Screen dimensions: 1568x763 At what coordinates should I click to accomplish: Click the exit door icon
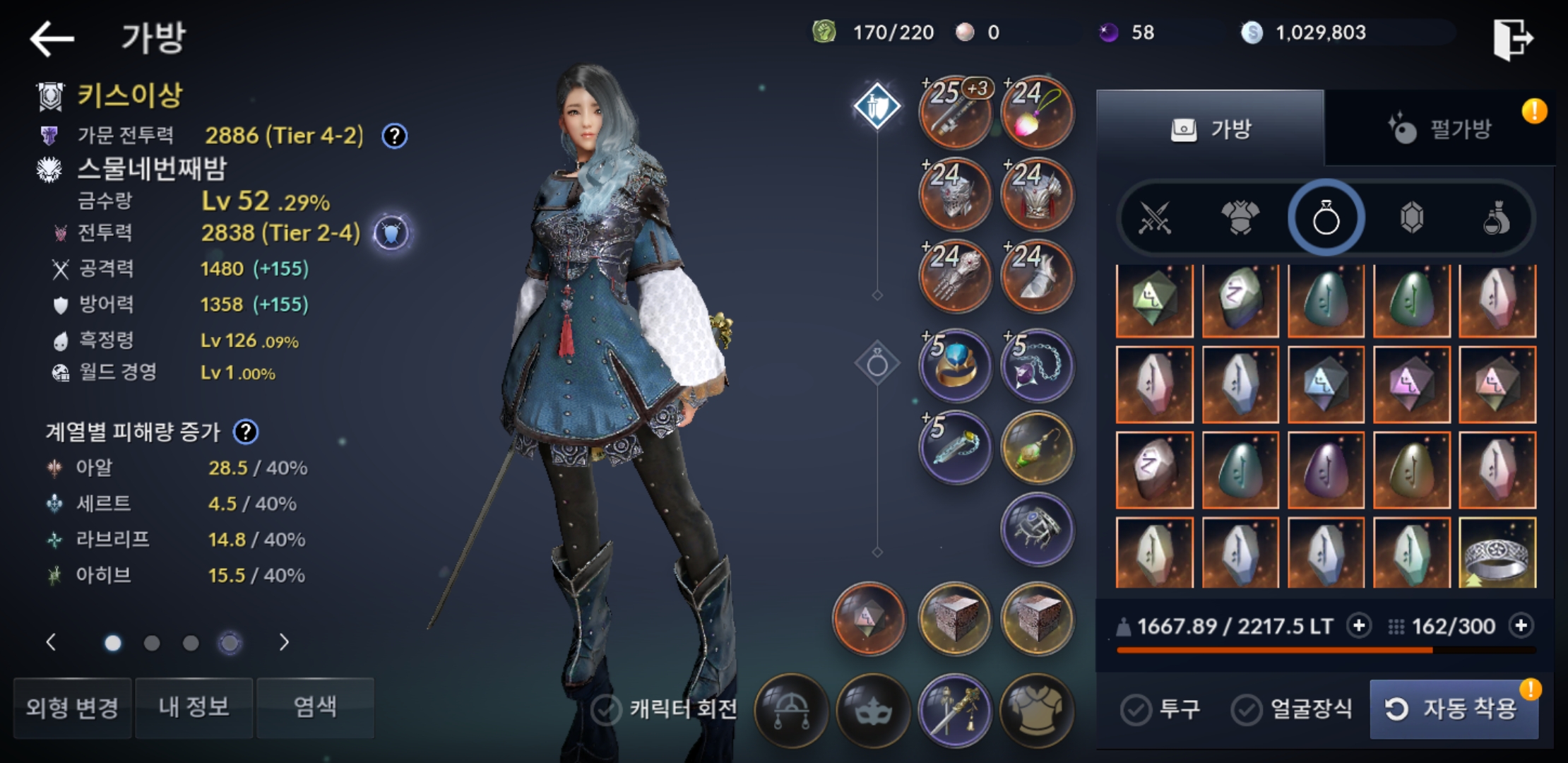click(1513, 38)
